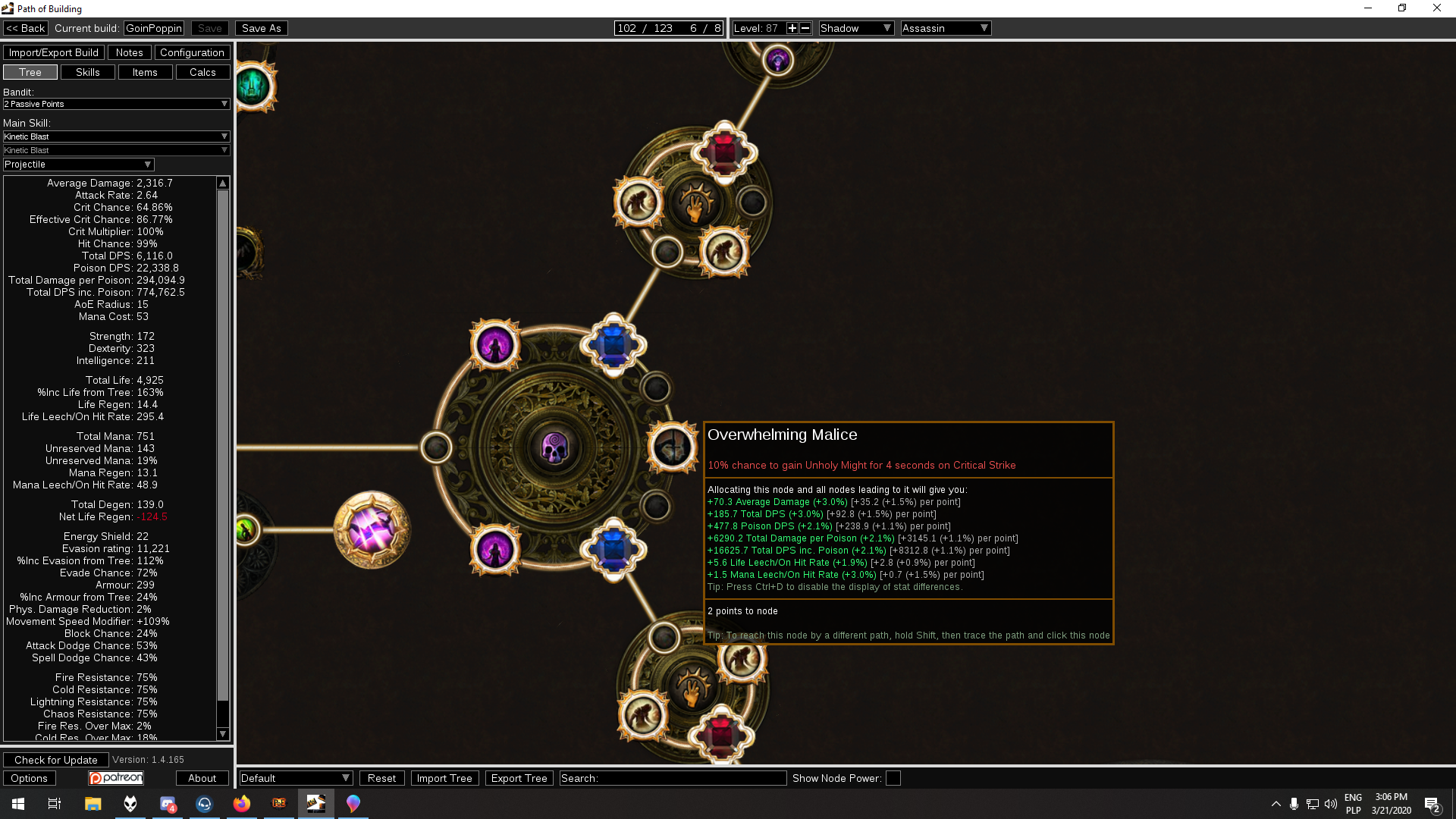Allocate the red jewel socket node
Image resolution: width=1456 pixels, height=819 pixels.
(x=723, y=151)
